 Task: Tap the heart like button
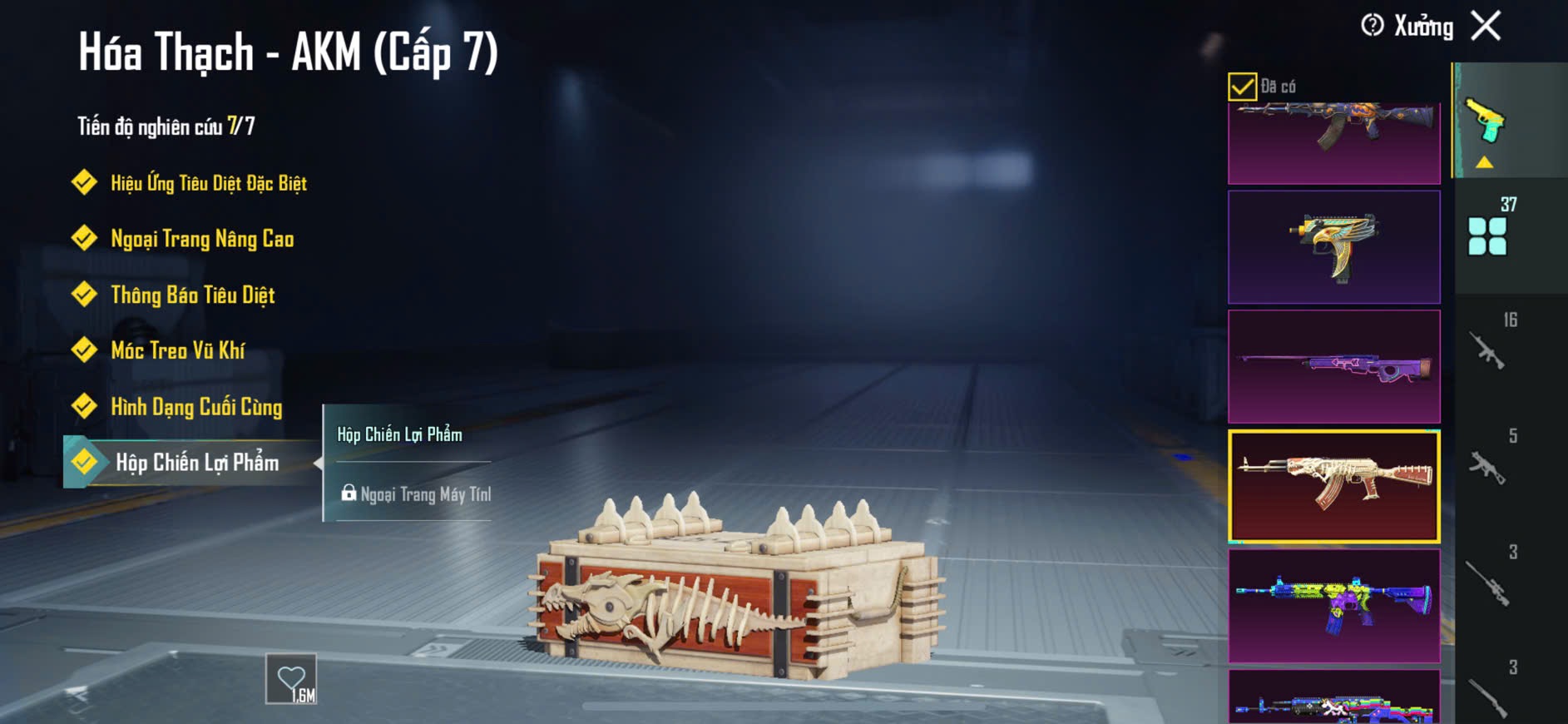(x=291, y=680)
